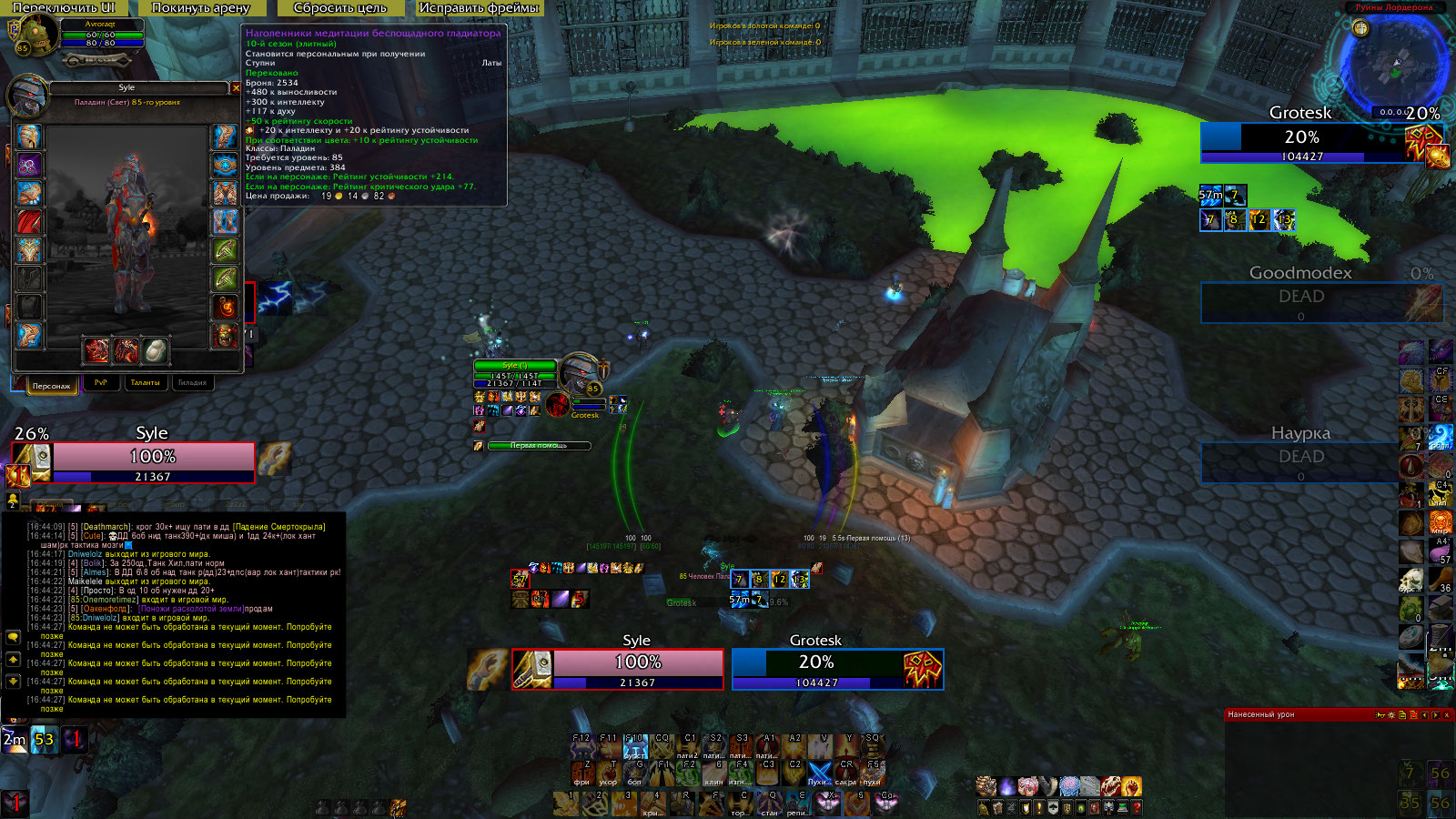Leave the arena with "Покинуть арену"
Screen dimensions: 1456x819
pos(200,8)
